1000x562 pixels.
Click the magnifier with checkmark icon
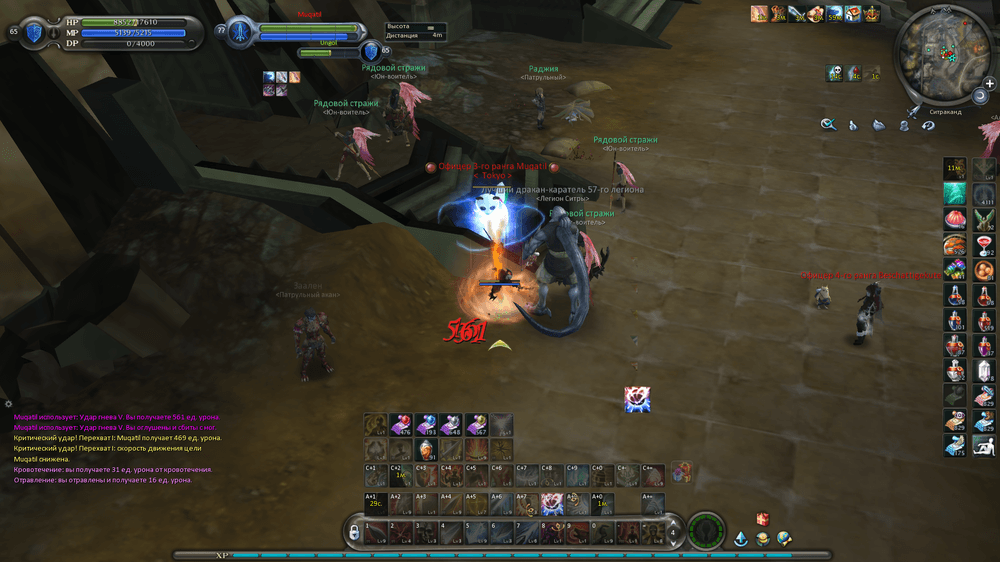click(828, 125)
